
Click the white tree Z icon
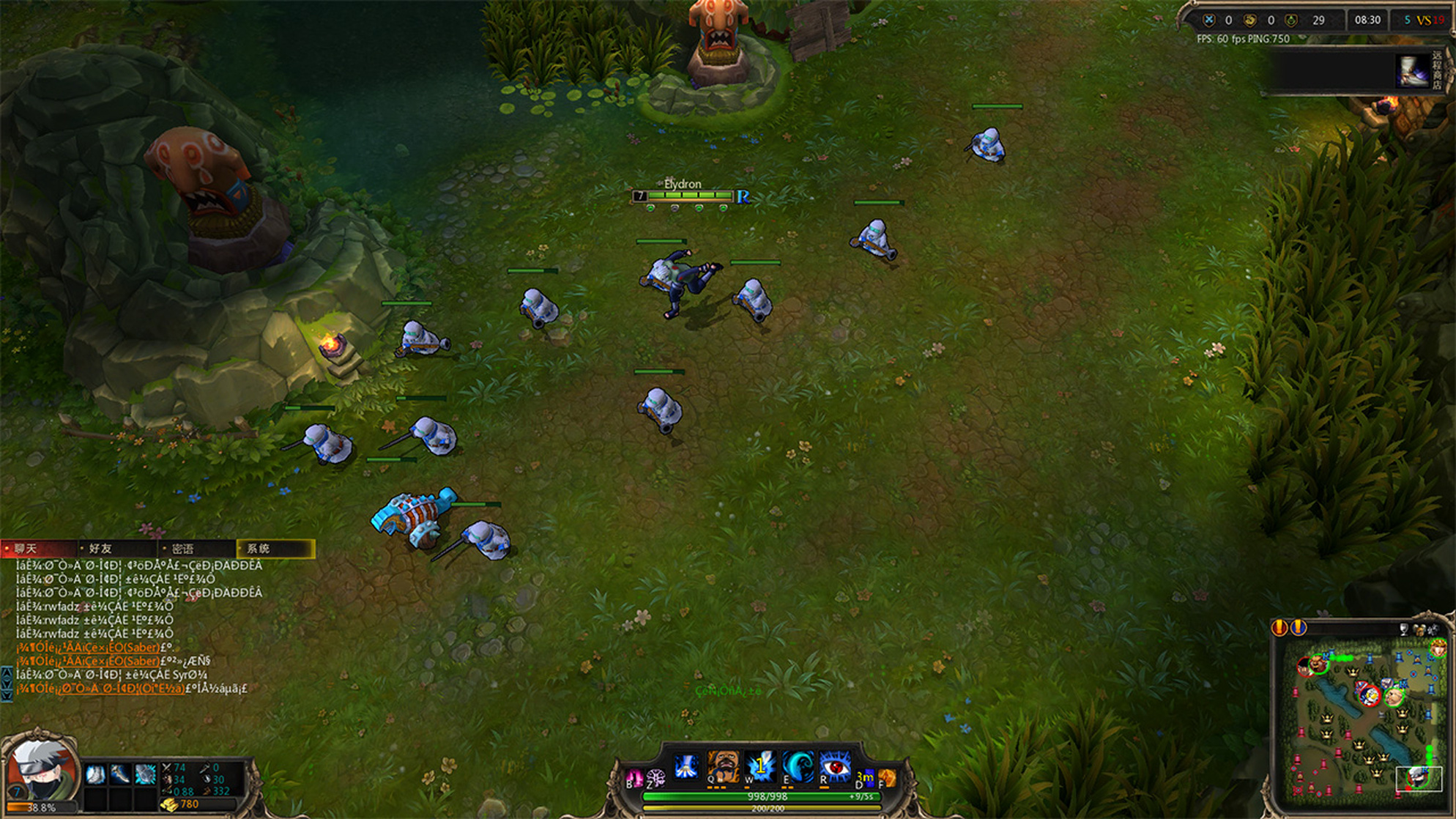point(655,778)
